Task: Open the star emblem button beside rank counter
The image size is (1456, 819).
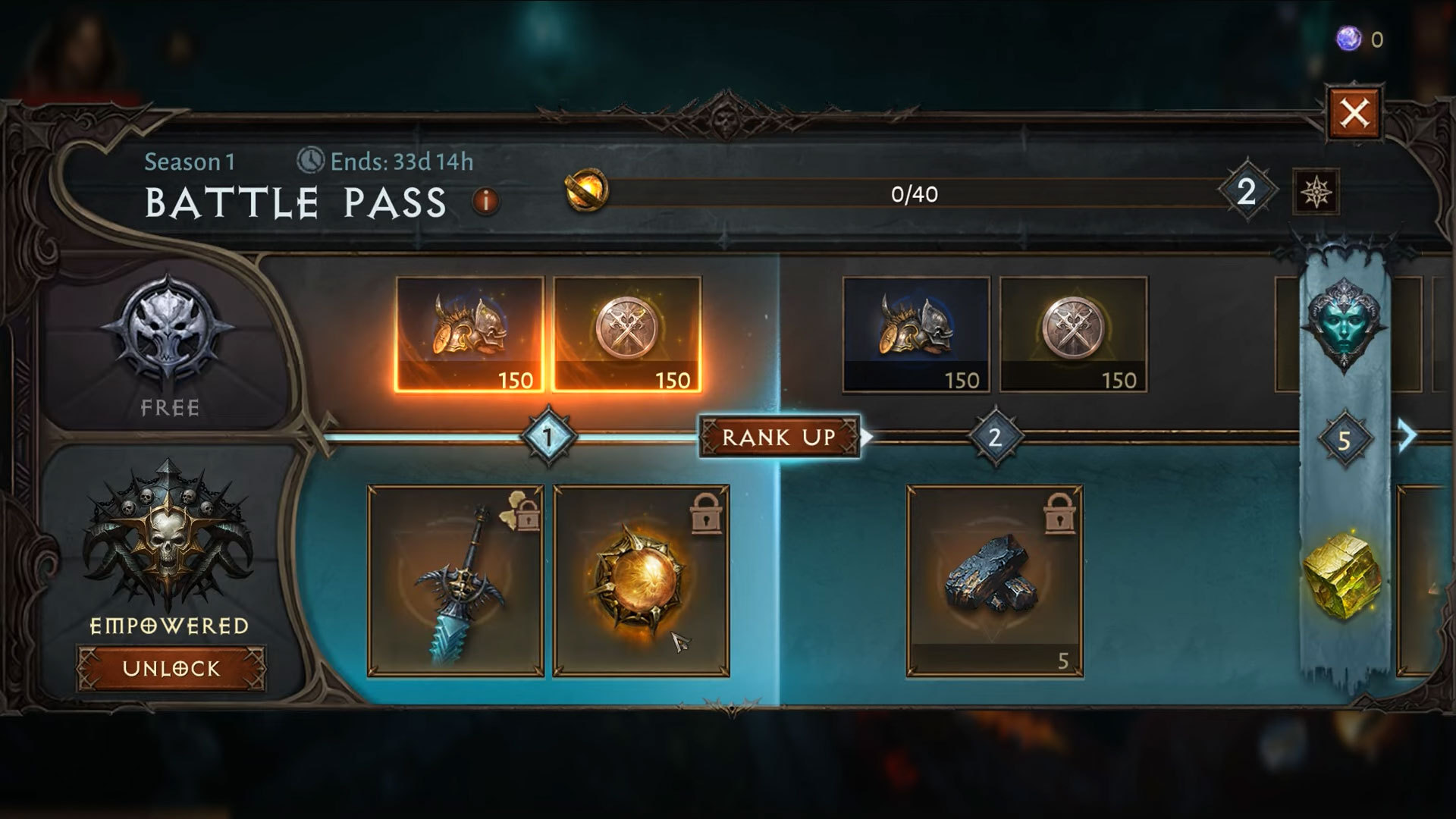Action: 1316,193
